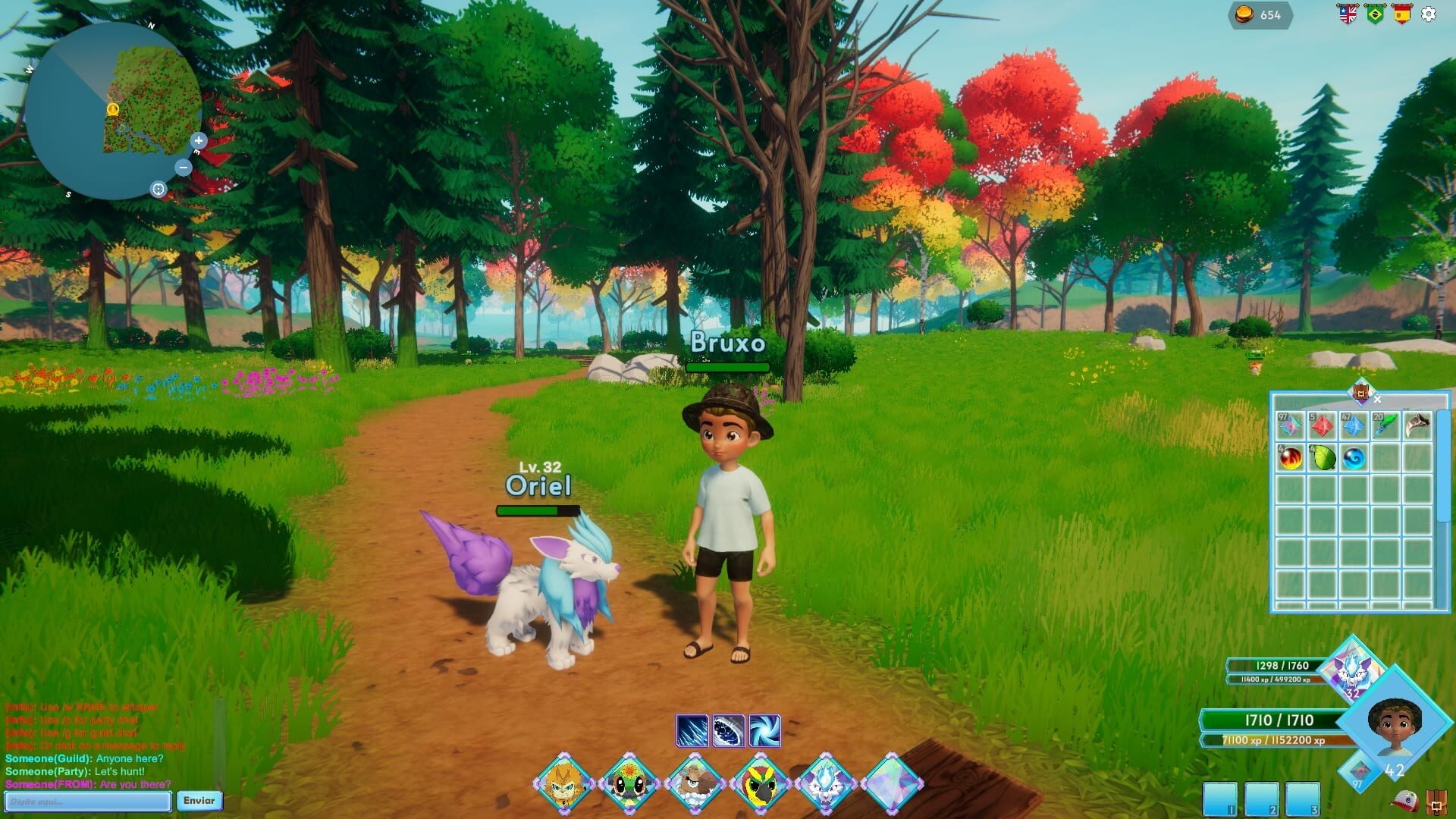Expand the chevron above the sheep pet slot
This screenshot has height=819, width=1456.
[694, 755]
